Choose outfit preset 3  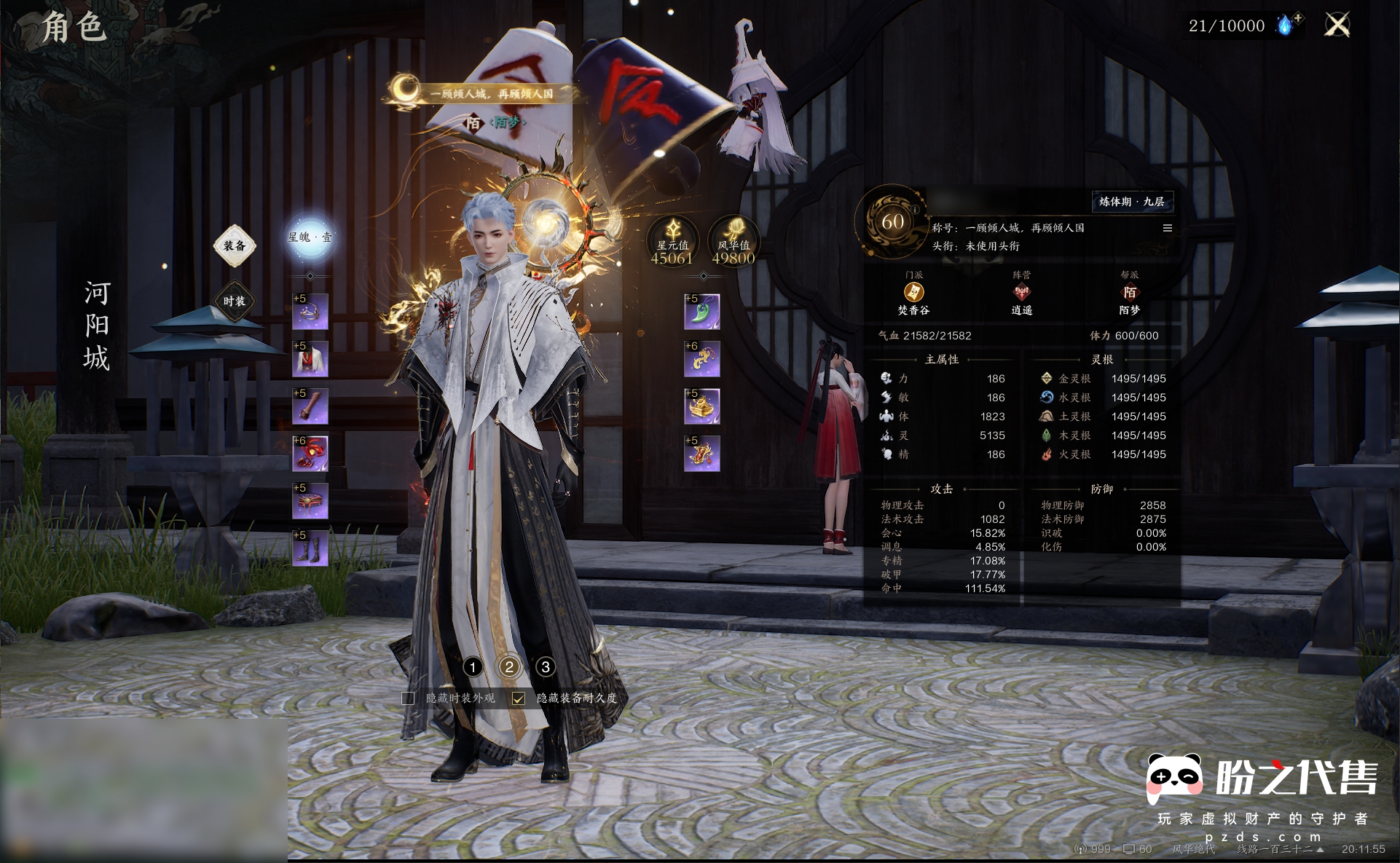pos(545,666)
